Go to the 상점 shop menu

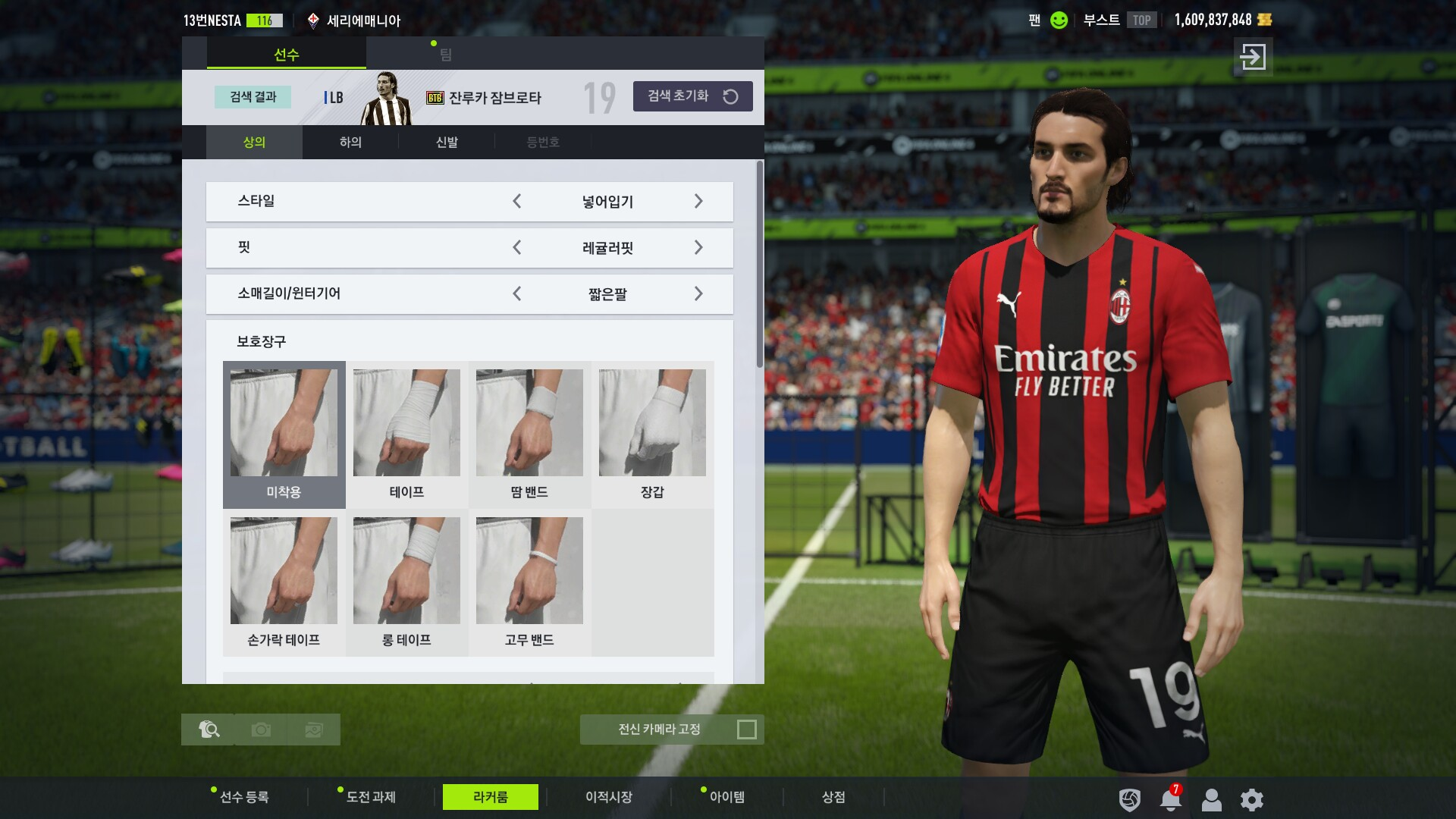pos(833,797)
